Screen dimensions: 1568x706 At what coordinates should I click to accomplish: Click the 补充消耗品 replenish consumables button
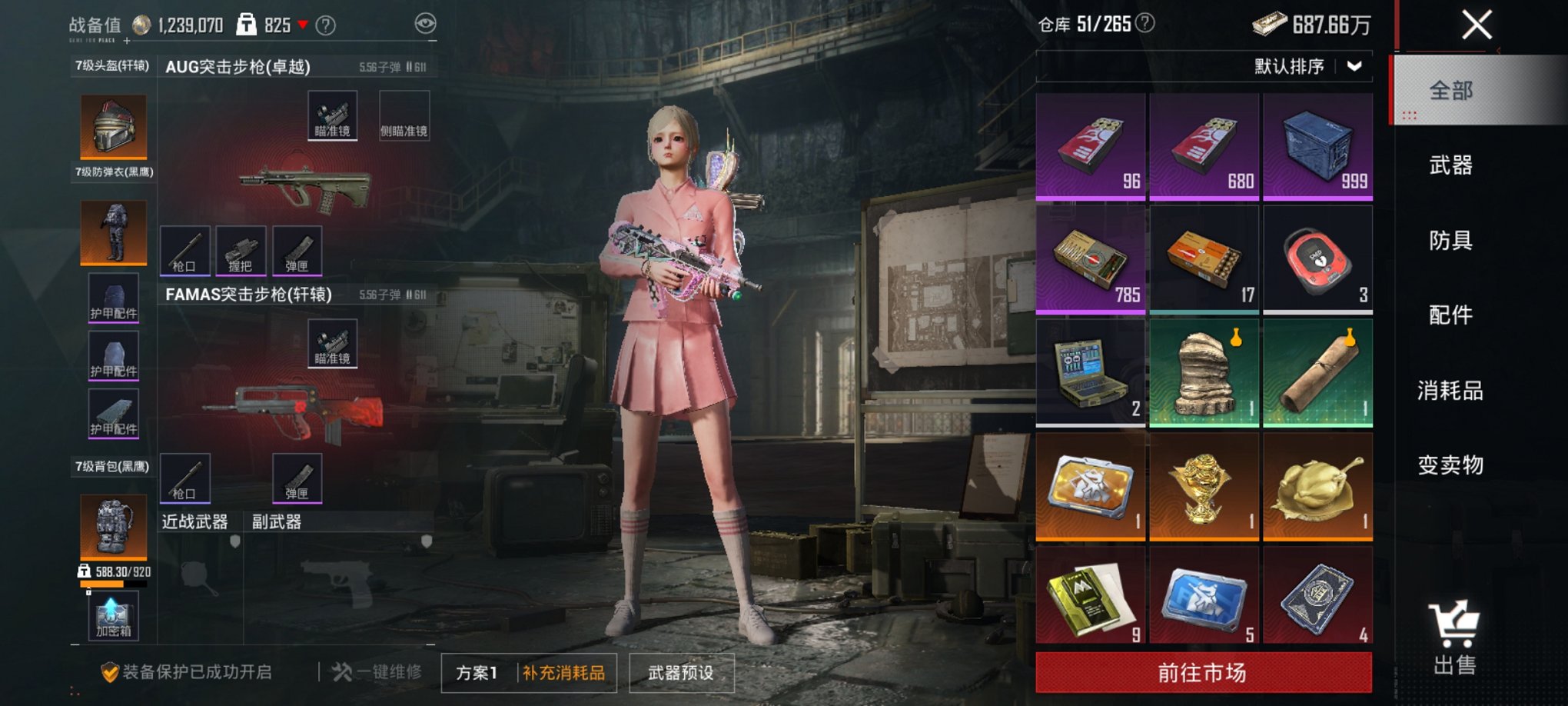(566, 671)
